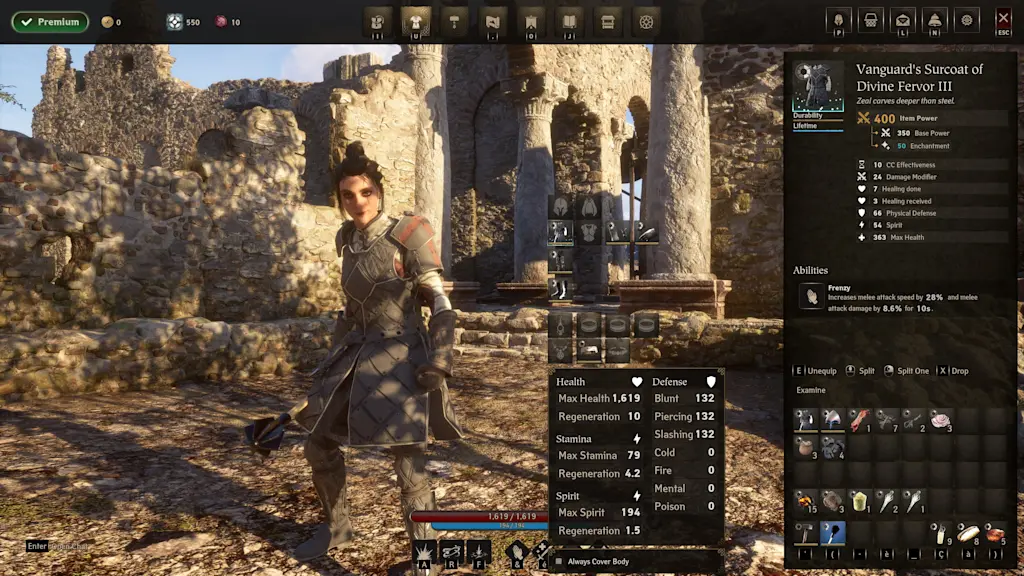The height and width of the screenshot is (576, 1024).
Task: Select the Frenzy ability icon
Action: (x=811, y=296)
